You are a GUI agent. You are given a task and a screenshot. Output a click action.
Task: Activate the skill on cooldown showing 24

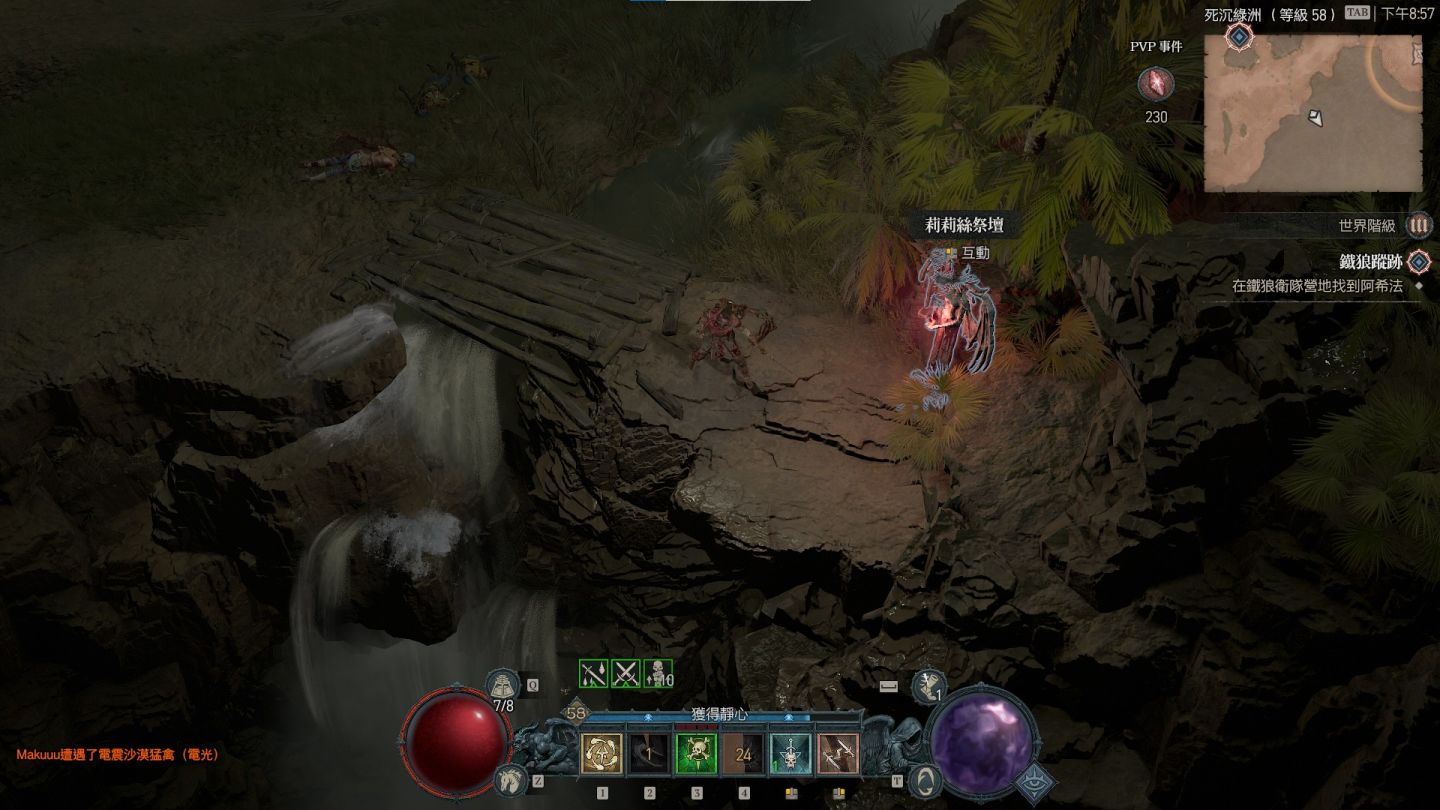[743, 754]
